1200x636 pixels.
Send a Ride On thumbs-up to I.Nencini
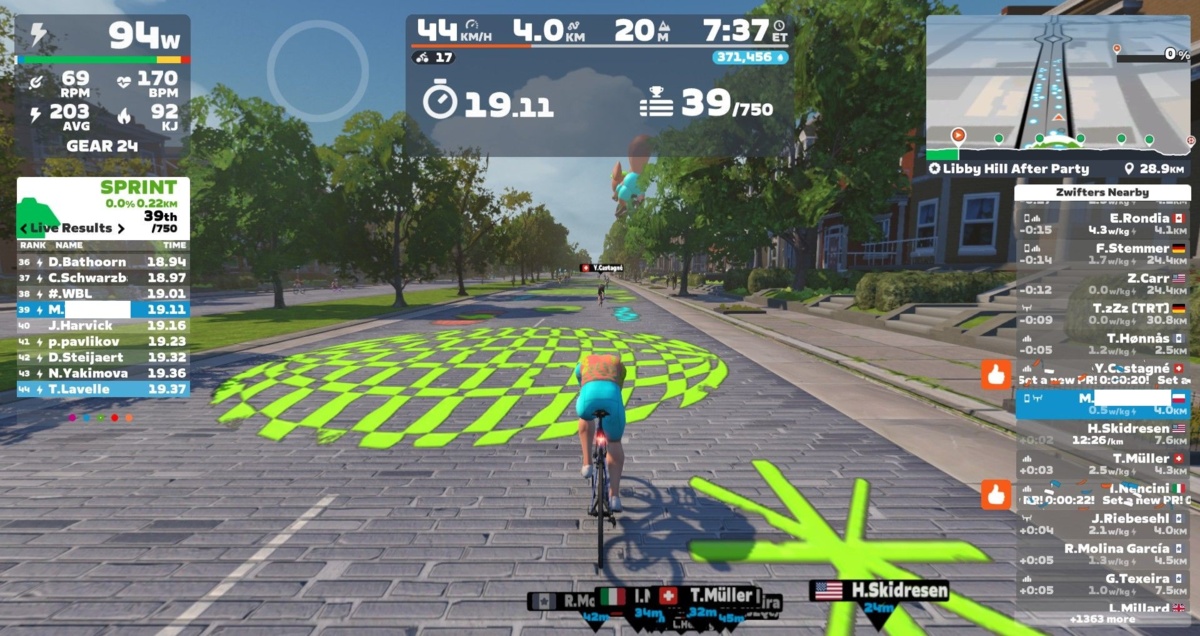[x=996, y=494]
